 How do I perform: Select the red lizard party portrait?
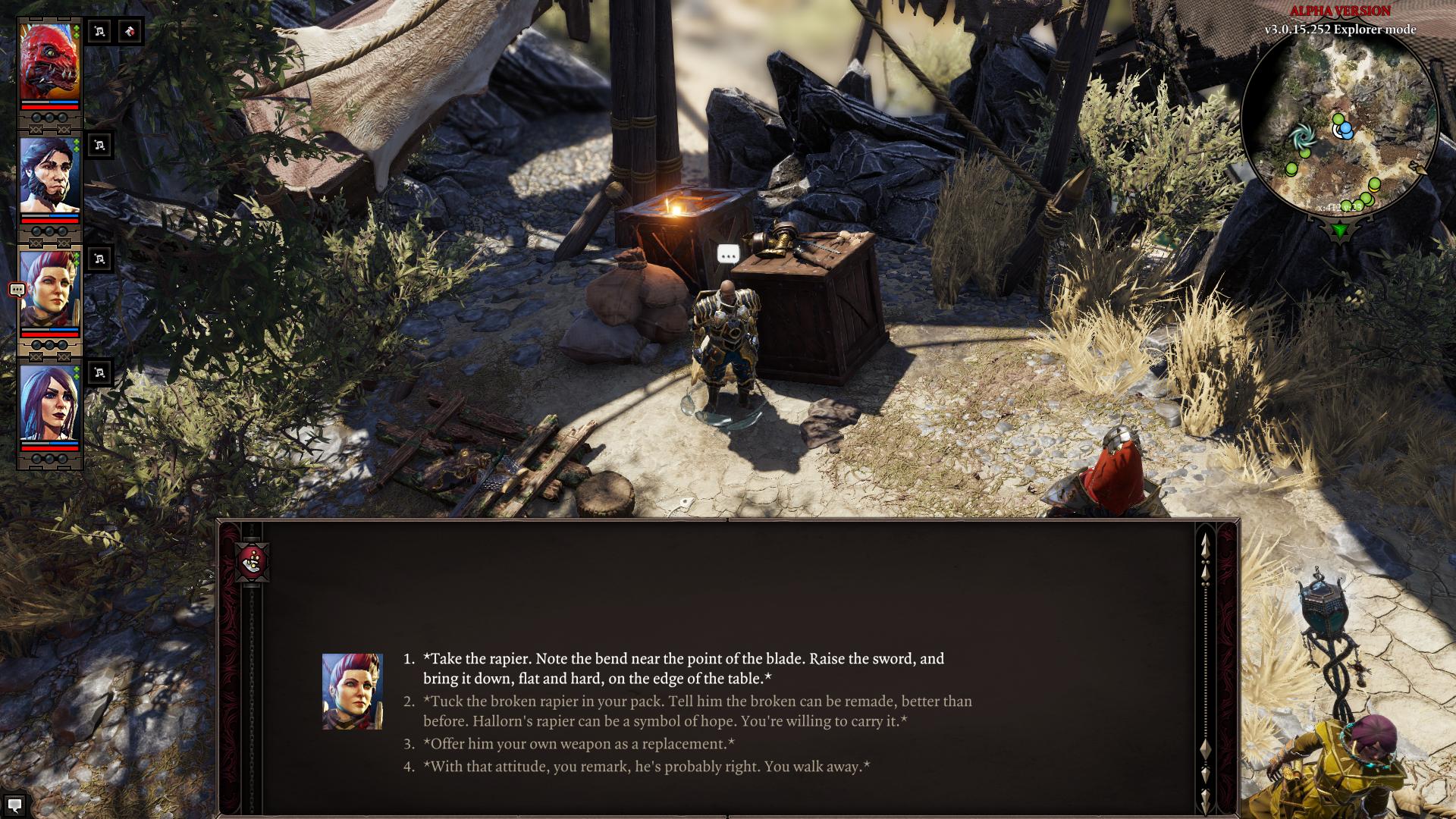point(49,62)
